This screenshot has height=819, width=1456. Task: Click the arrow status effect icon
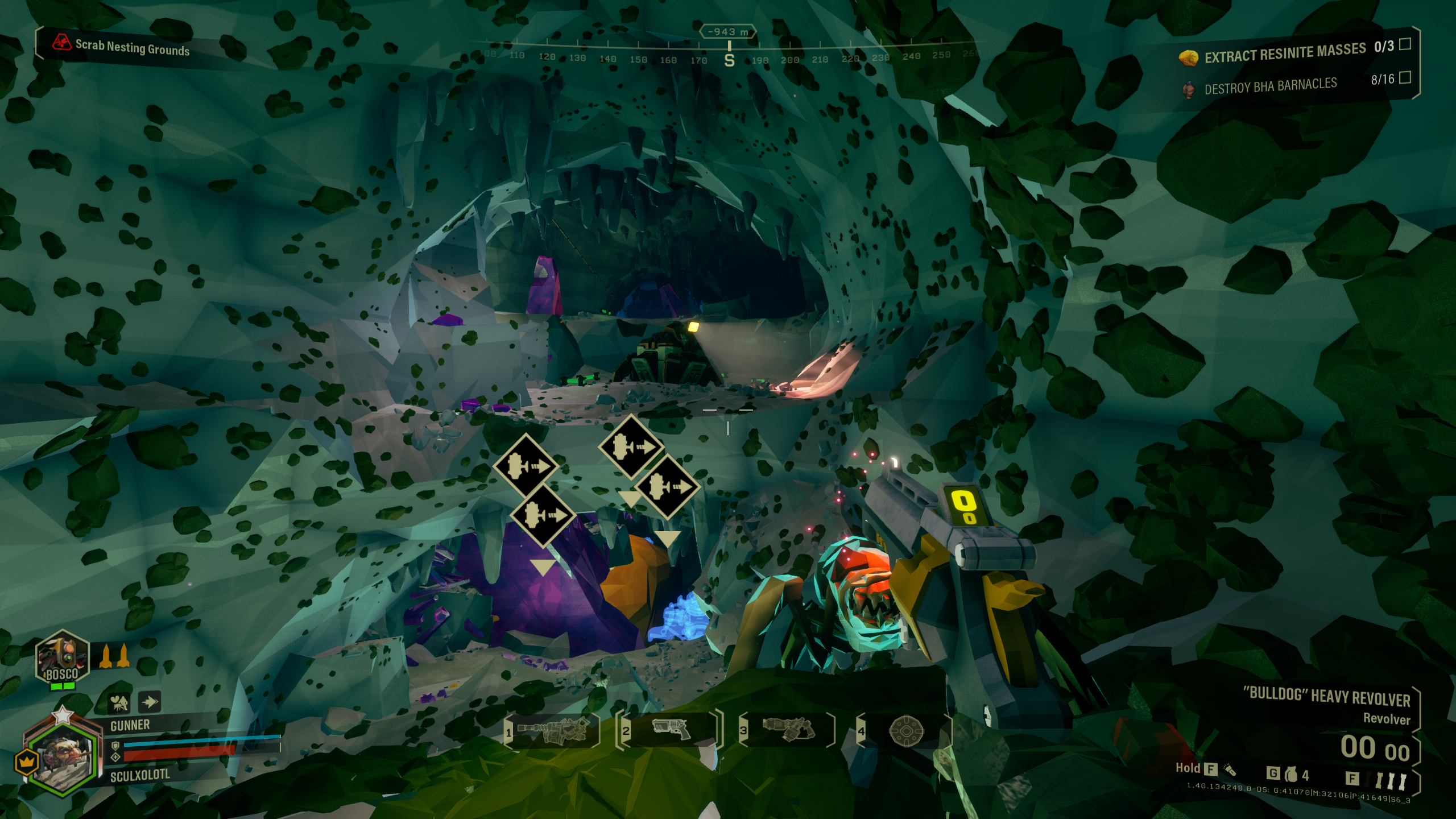click(x=149, y=702)
